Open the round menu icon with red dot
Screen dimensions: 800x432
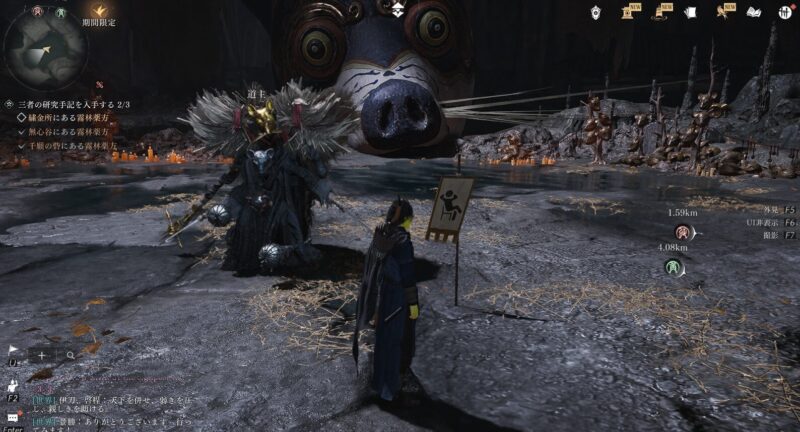click(784, 13)
